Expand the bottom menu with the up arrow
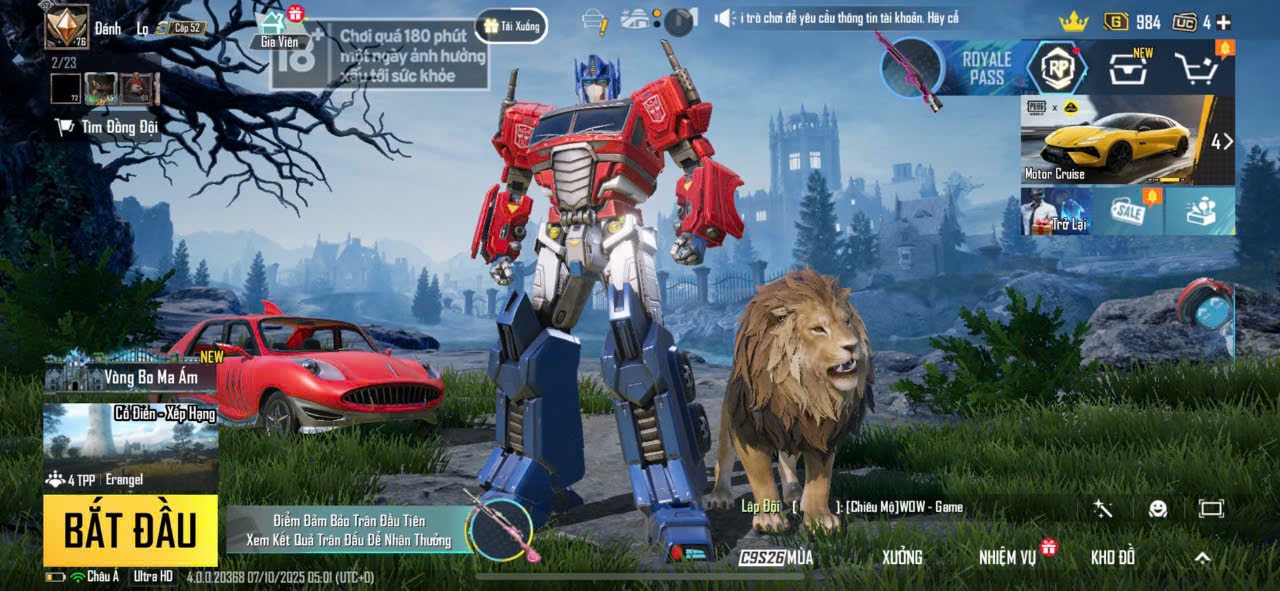1280x591 pixels. click(1202, 557)
